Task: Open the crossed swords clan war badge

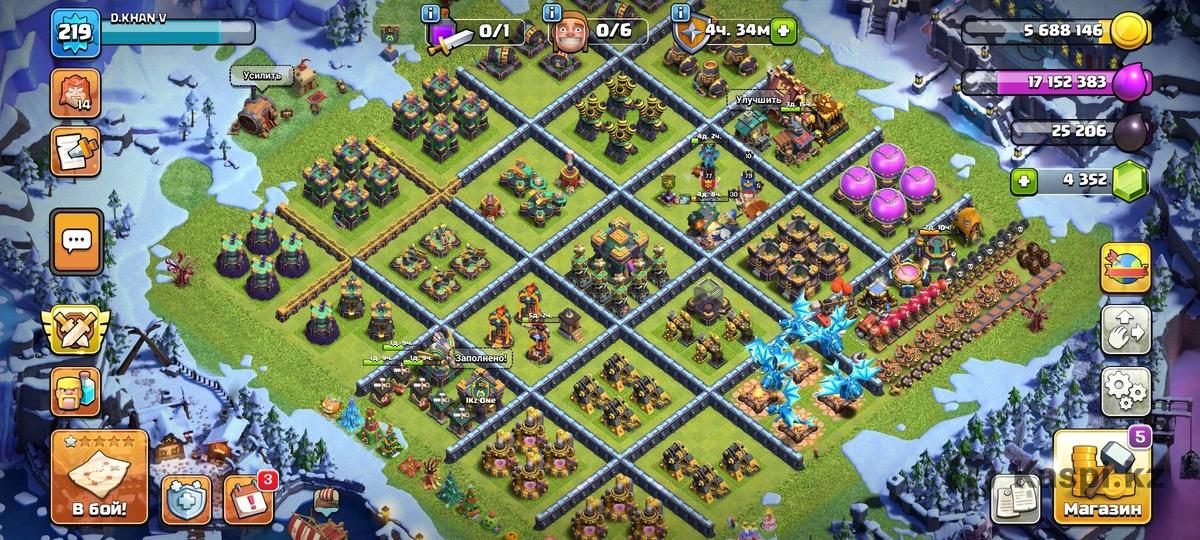Action: 76,330
